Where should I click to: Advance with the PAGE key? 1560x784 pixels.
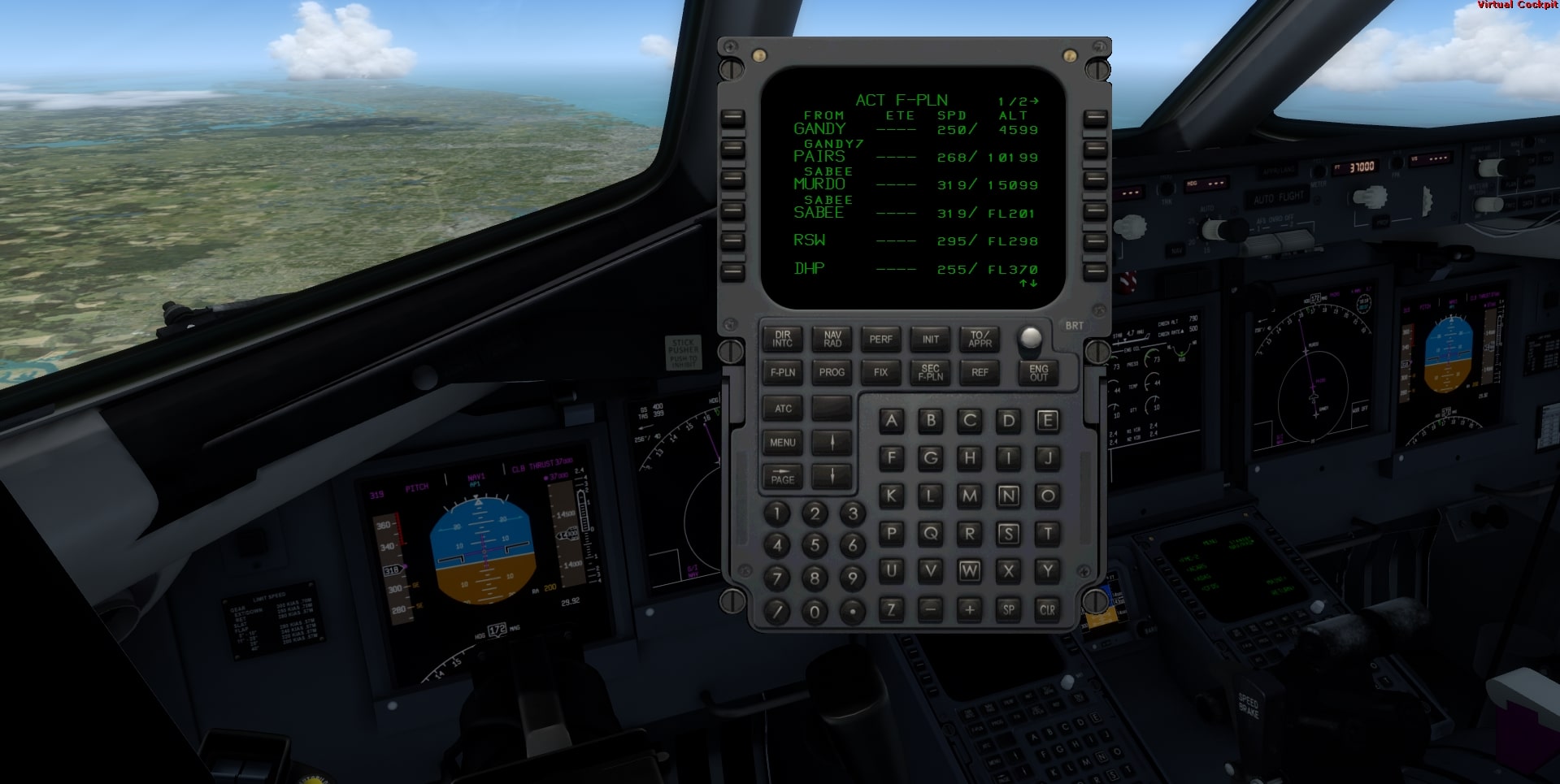[783, 477]
